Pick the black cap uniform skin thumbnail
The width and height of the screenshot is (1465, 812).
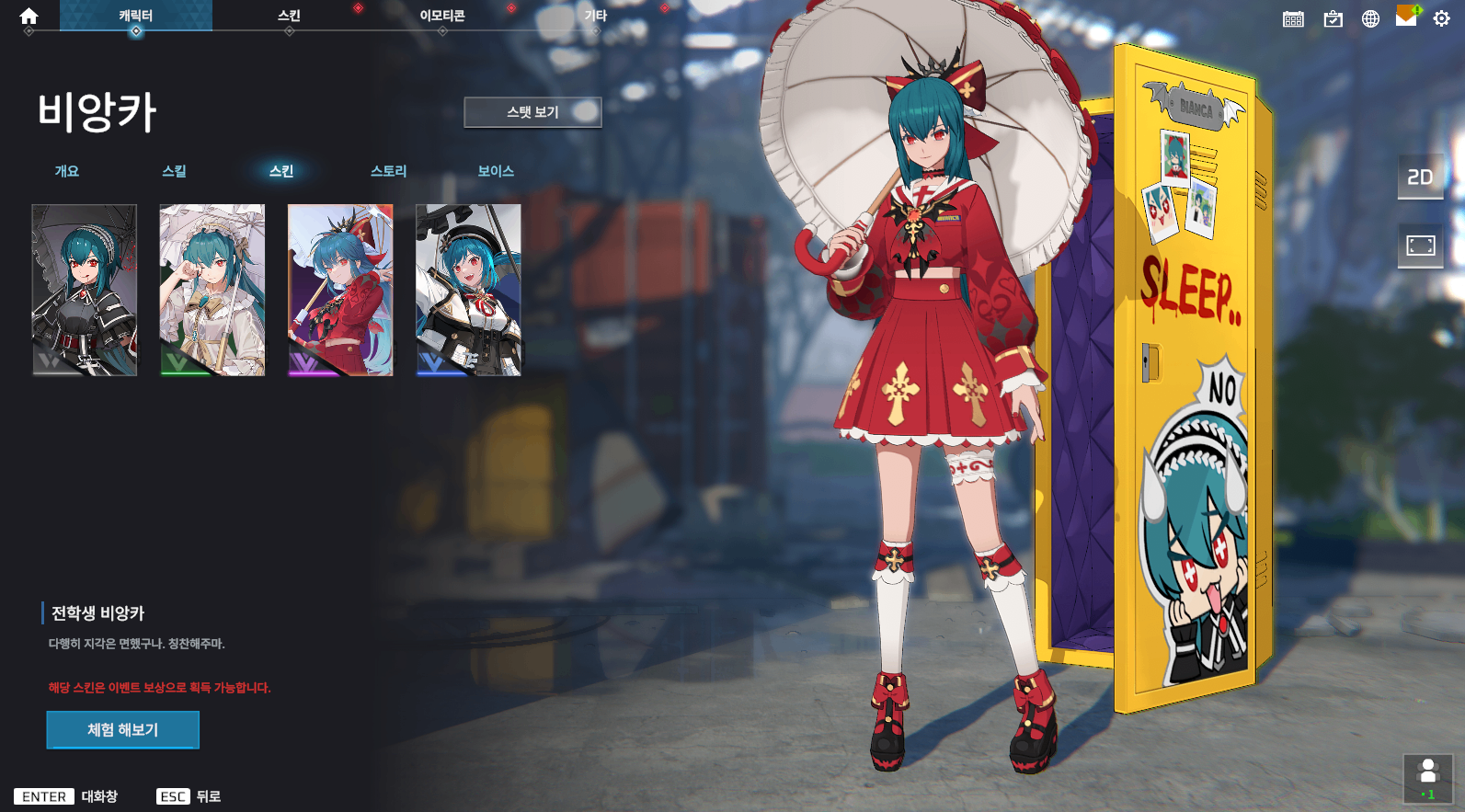point(468,290)
